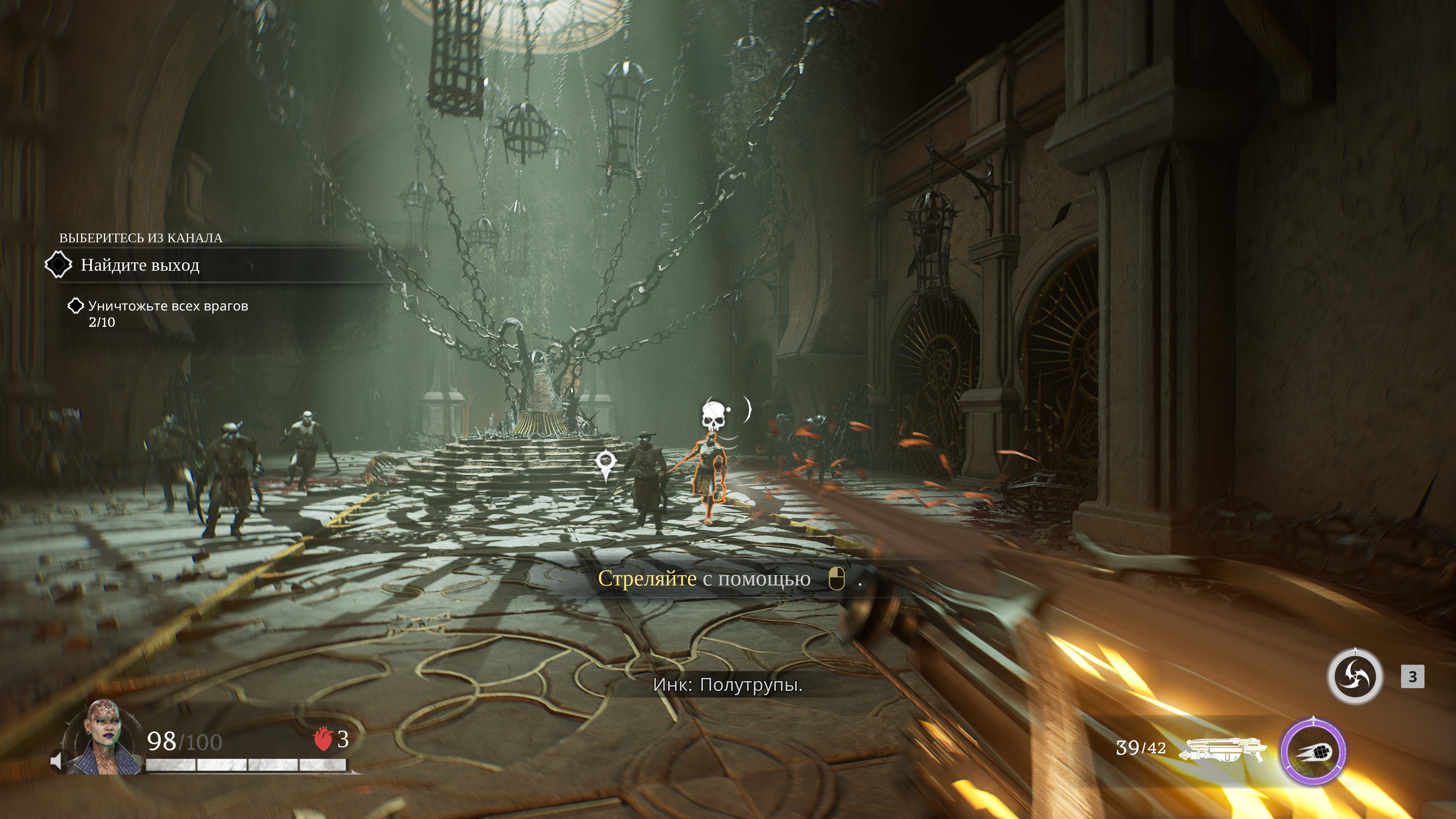This screenshot has height=819, width=1456.
Task: Click the red heart healing charge icon
Action: pos(323,739)
